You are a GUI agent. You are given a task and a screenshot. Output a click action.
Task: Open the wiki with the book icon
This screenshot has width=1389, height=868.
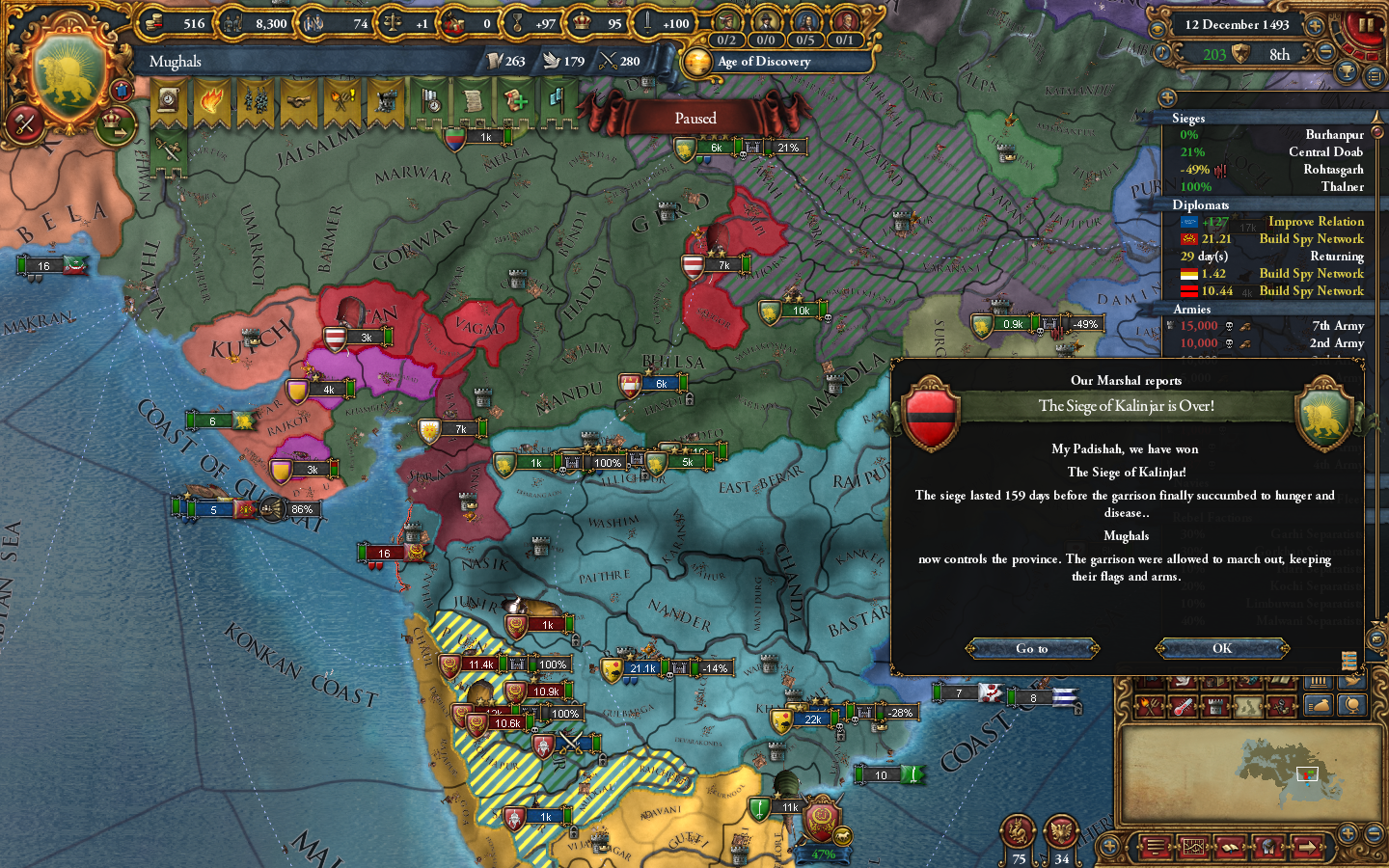[x=1230, y=847]
